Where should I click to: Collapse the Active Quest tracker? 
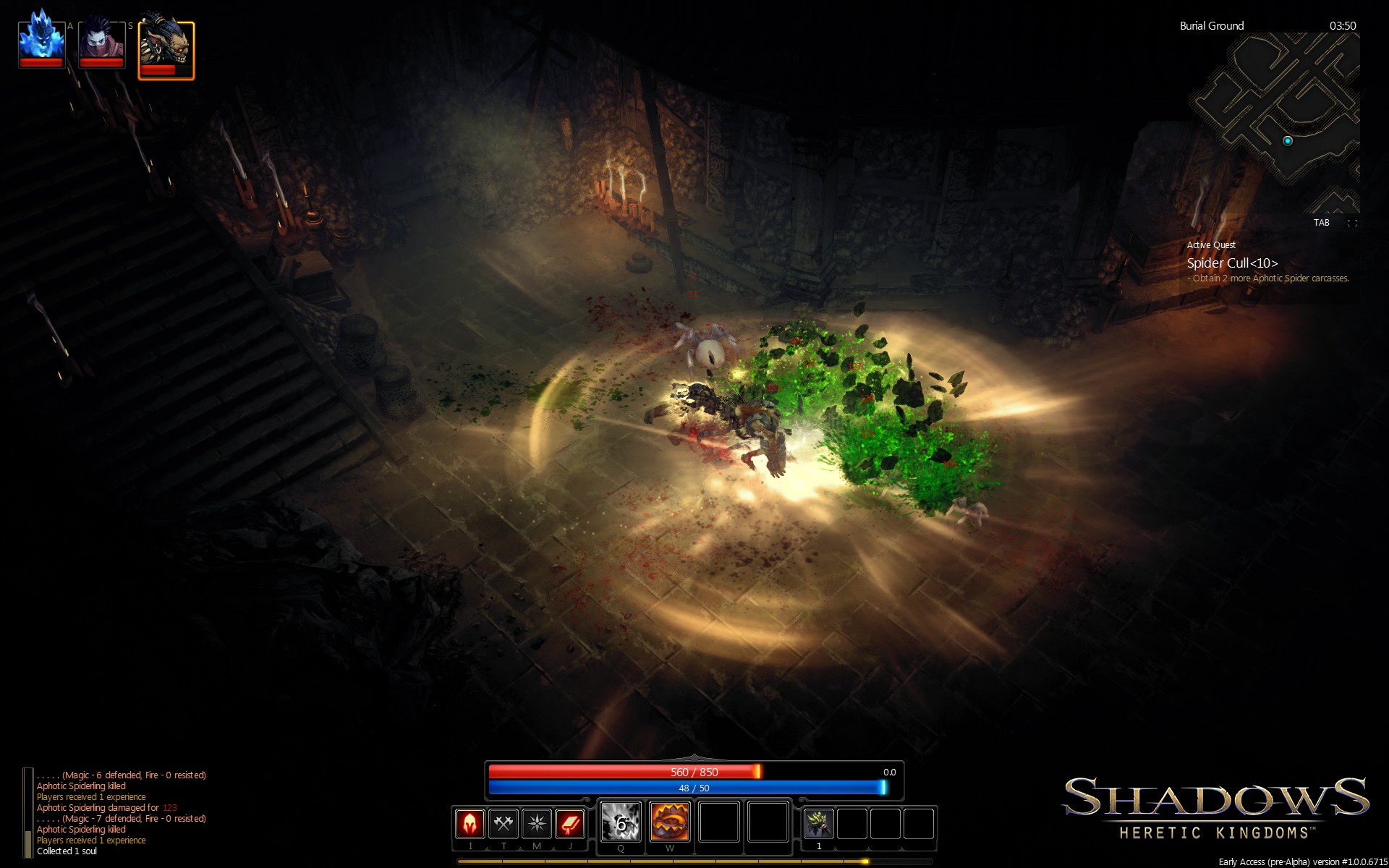click(x=1210, y=244)
